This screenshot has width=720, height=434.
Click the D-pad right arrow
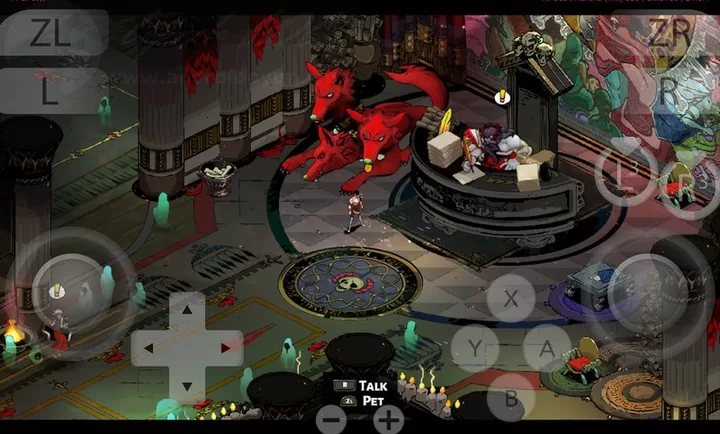click(x=224, y=348)
